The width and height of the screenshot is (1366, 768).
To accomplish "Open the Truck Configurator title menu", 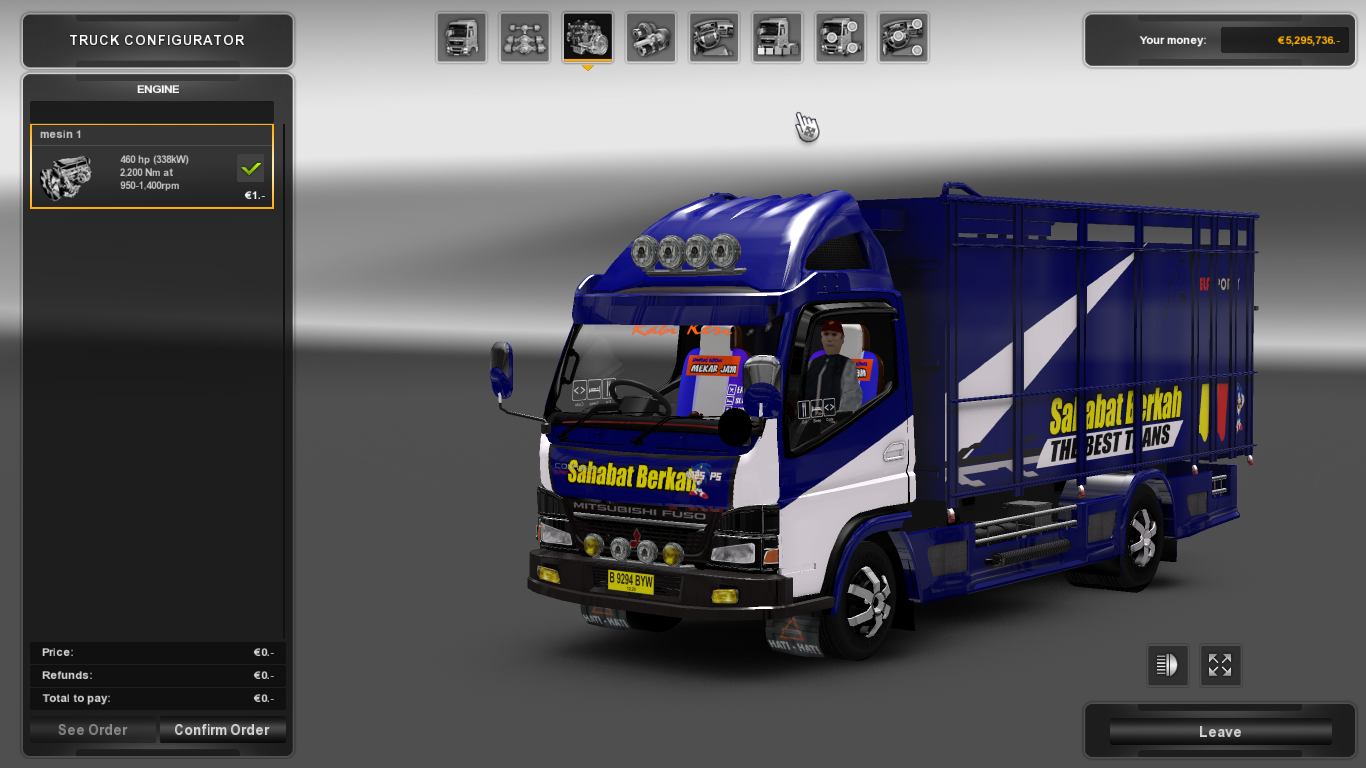I will (157, 40).
